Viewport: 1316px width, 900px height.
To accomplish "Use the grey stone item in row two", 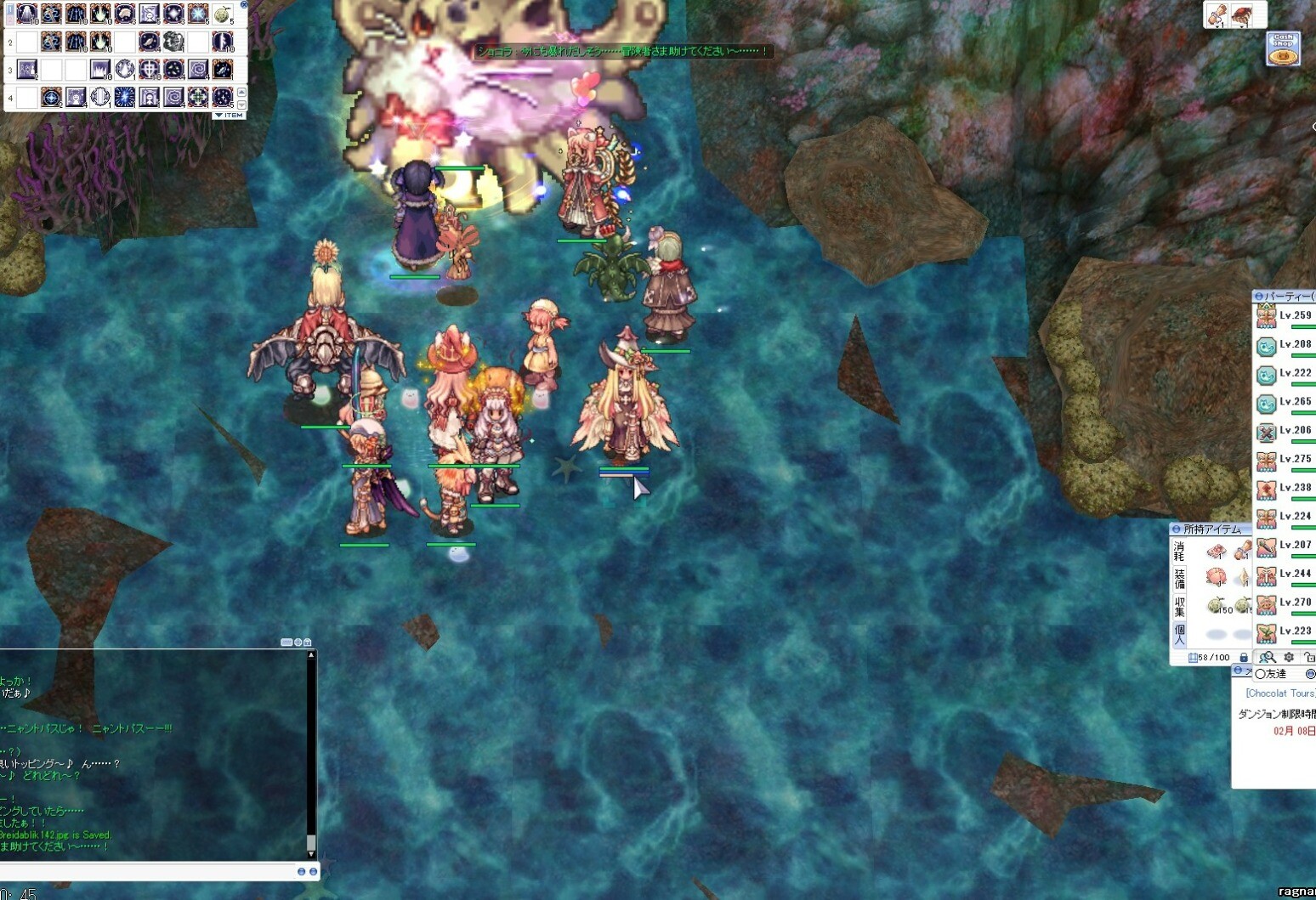I will 173,42.
